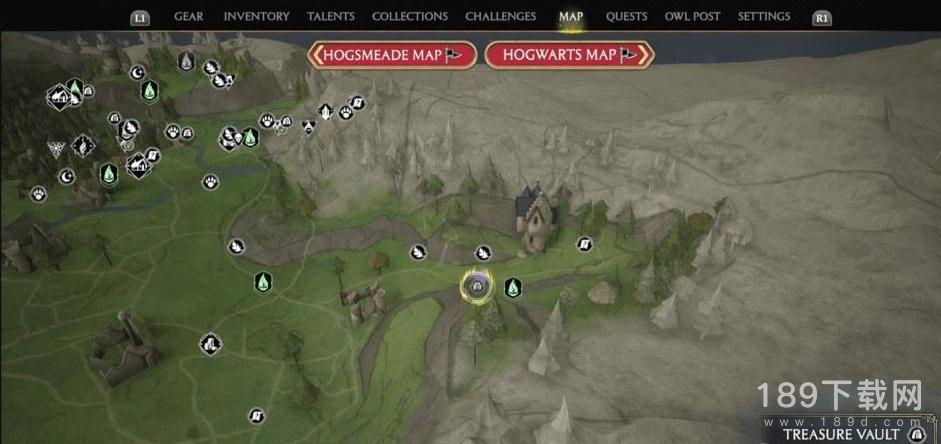Open the Settings tab

(x=764, y=17)
